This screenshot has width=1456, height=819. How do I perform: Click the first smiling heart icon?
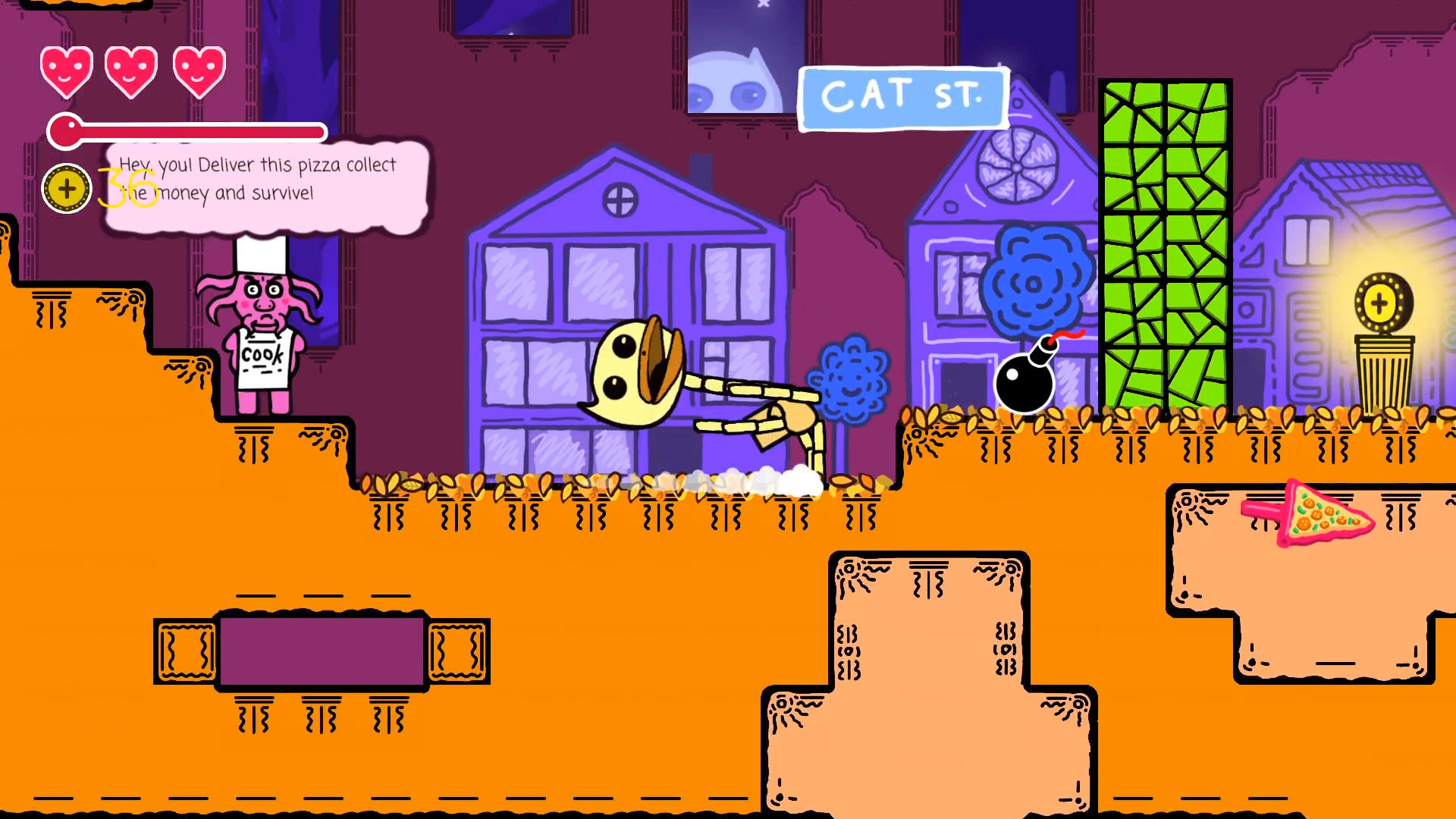point(67,72)
